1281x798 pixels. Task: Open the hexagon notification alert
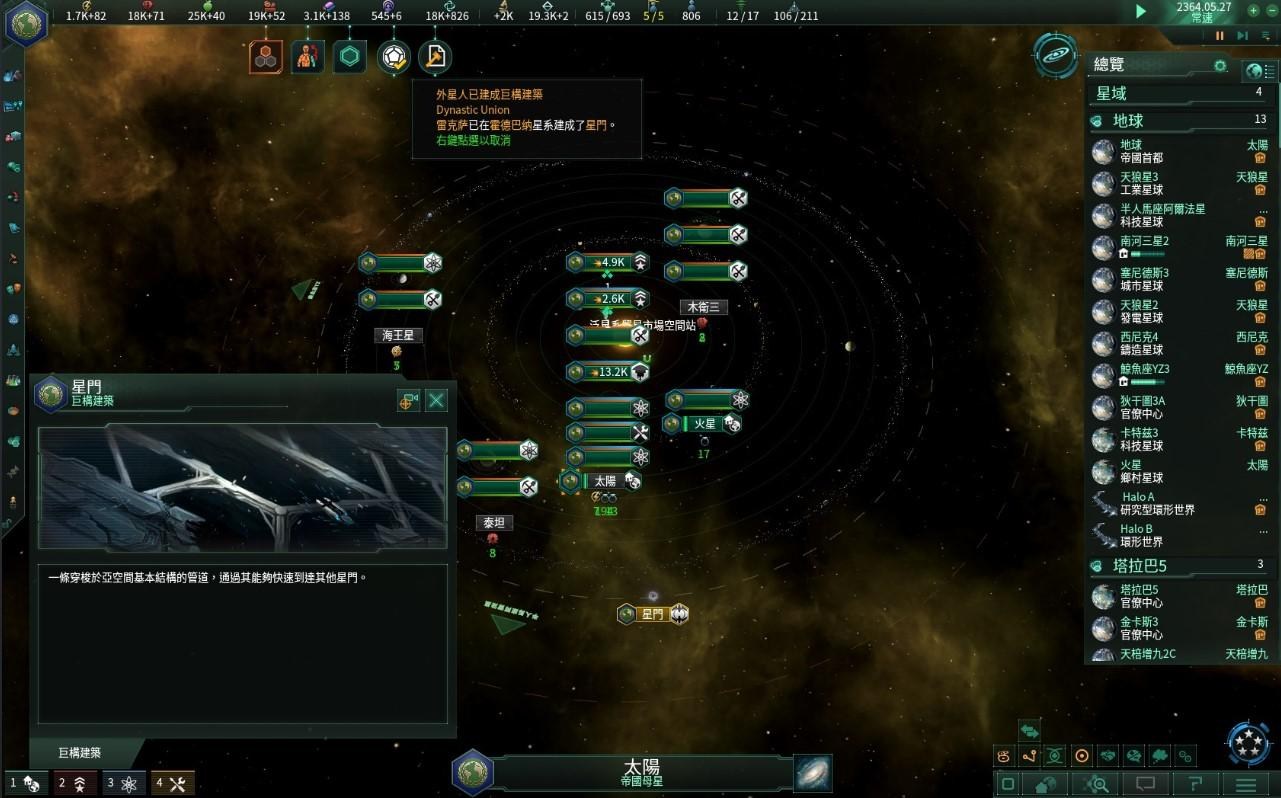pos(350,57)
